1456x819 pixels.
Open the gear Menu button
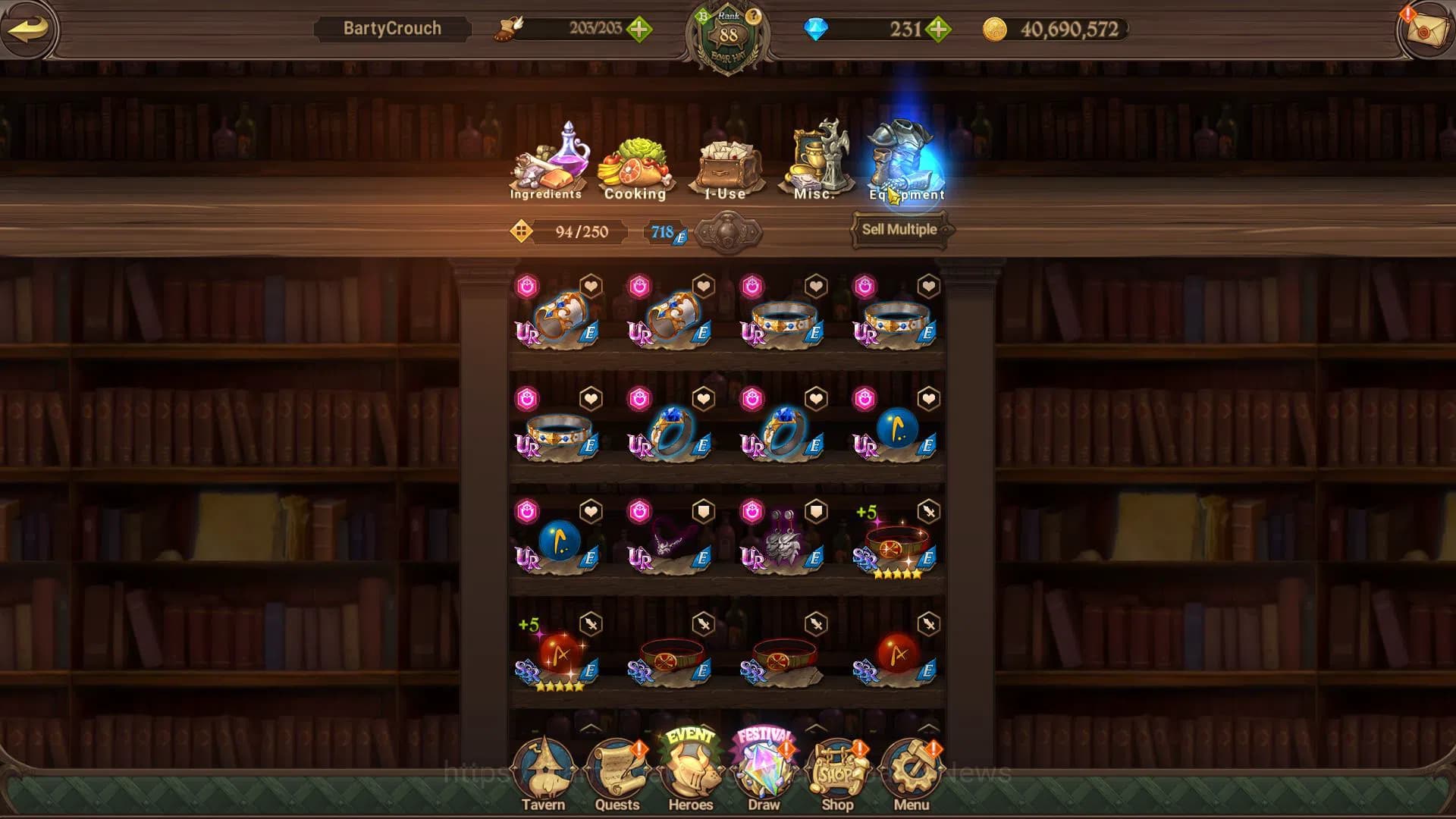[x=911, y=773]
